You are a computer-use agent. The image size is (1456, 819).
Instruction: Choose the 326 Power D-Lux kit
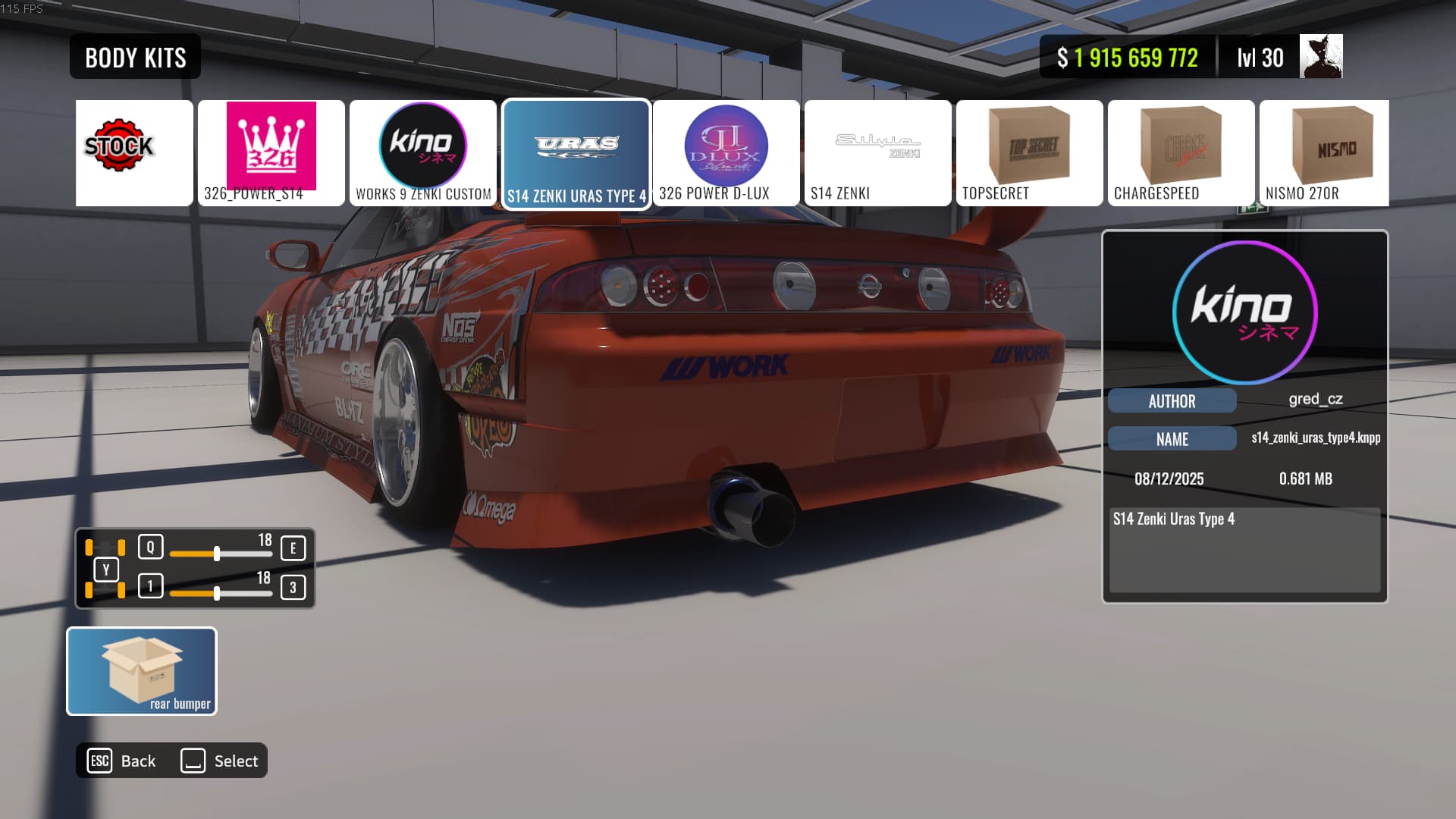click(726, 152)
